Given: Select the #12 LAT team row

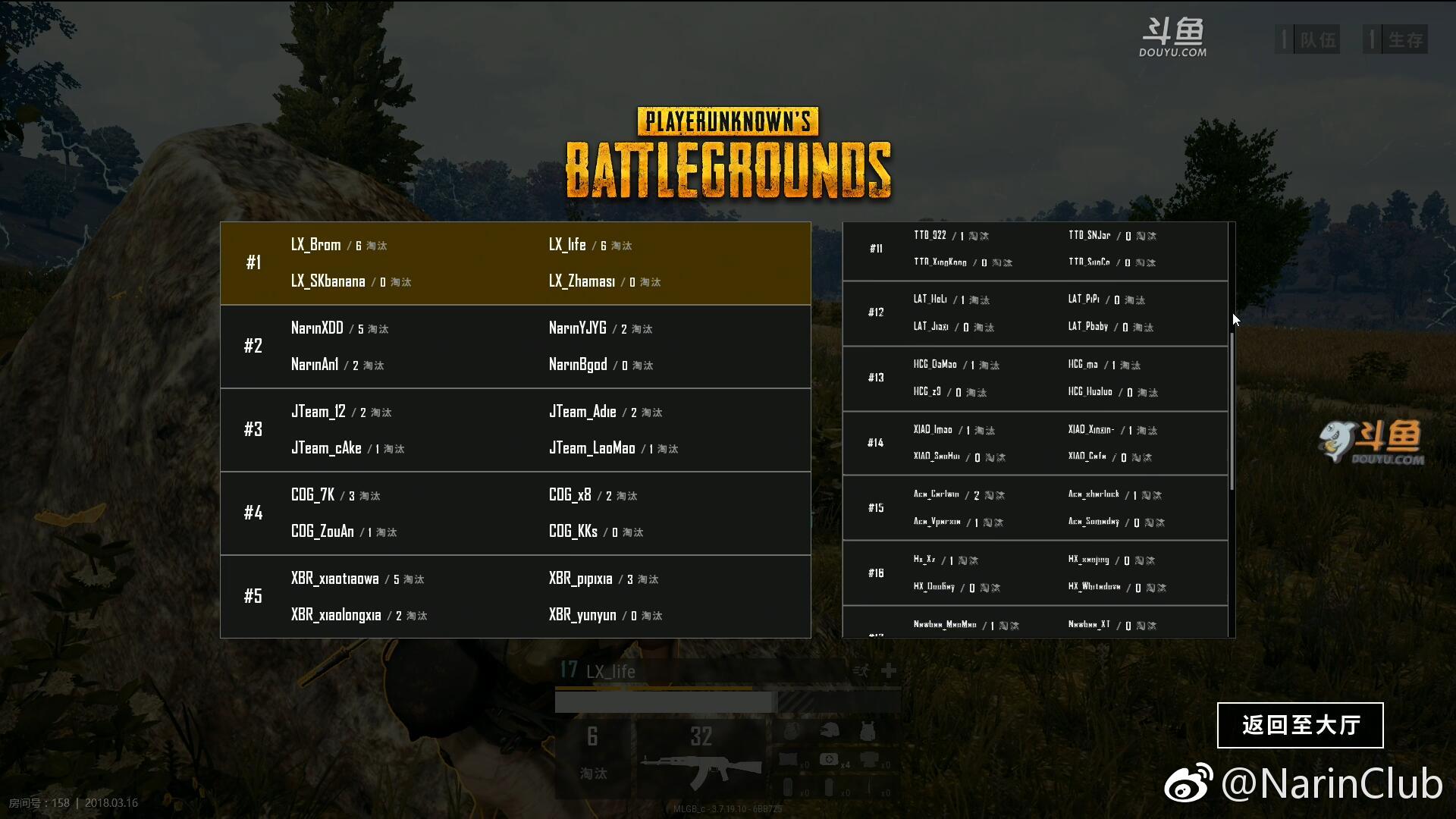Looking at the screenshot, I should [x=1035, y=313].
